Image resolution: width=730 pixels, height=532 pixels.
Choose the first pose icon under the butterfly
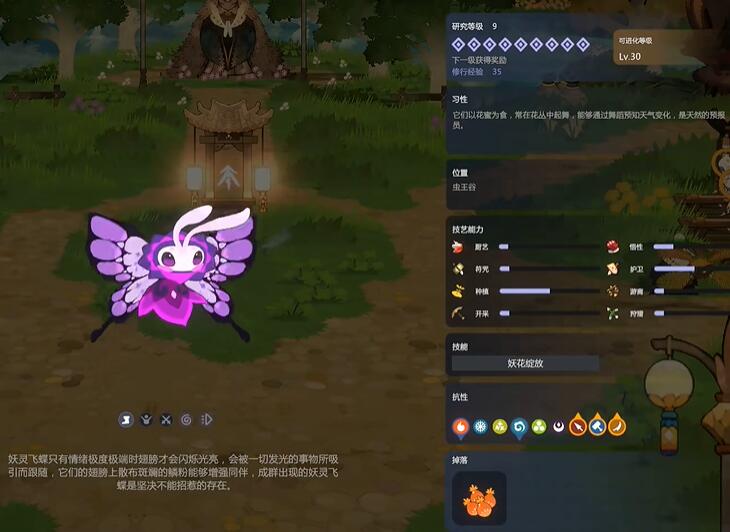point(127,419)
